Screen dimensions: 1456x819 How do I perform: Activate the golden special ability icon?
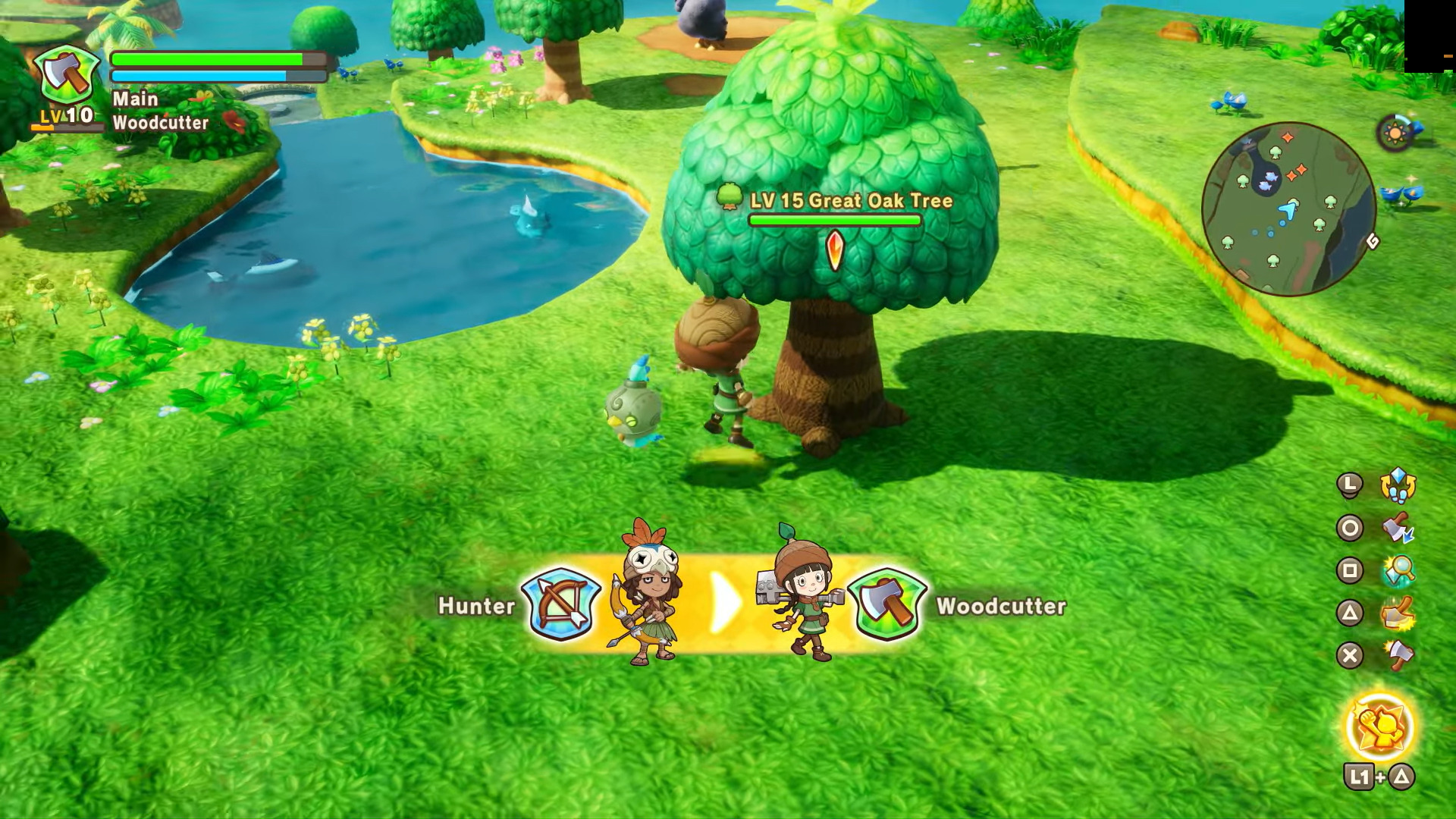(x=1380, y=727)
